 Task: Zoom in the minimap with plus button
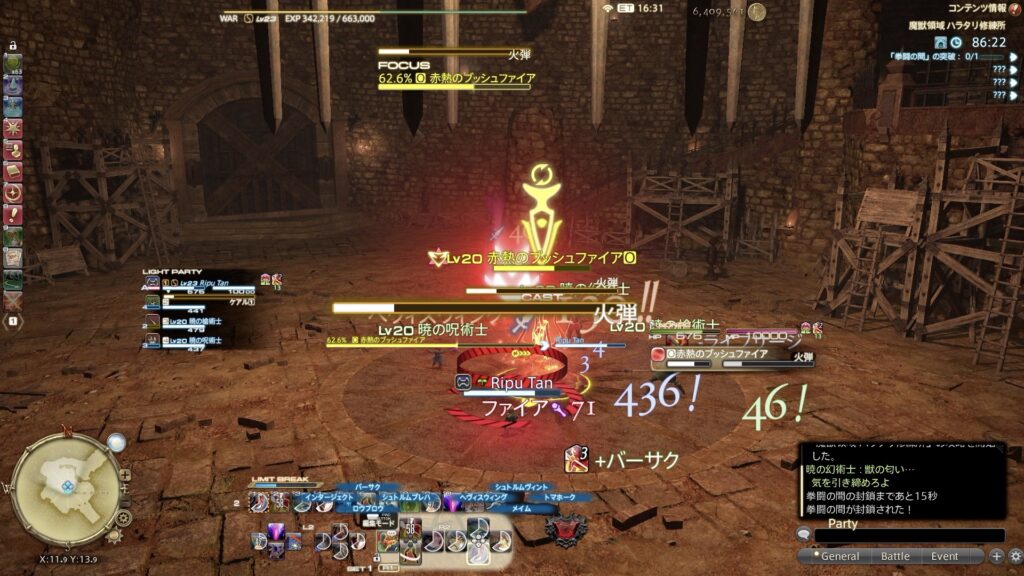(125, 475)
